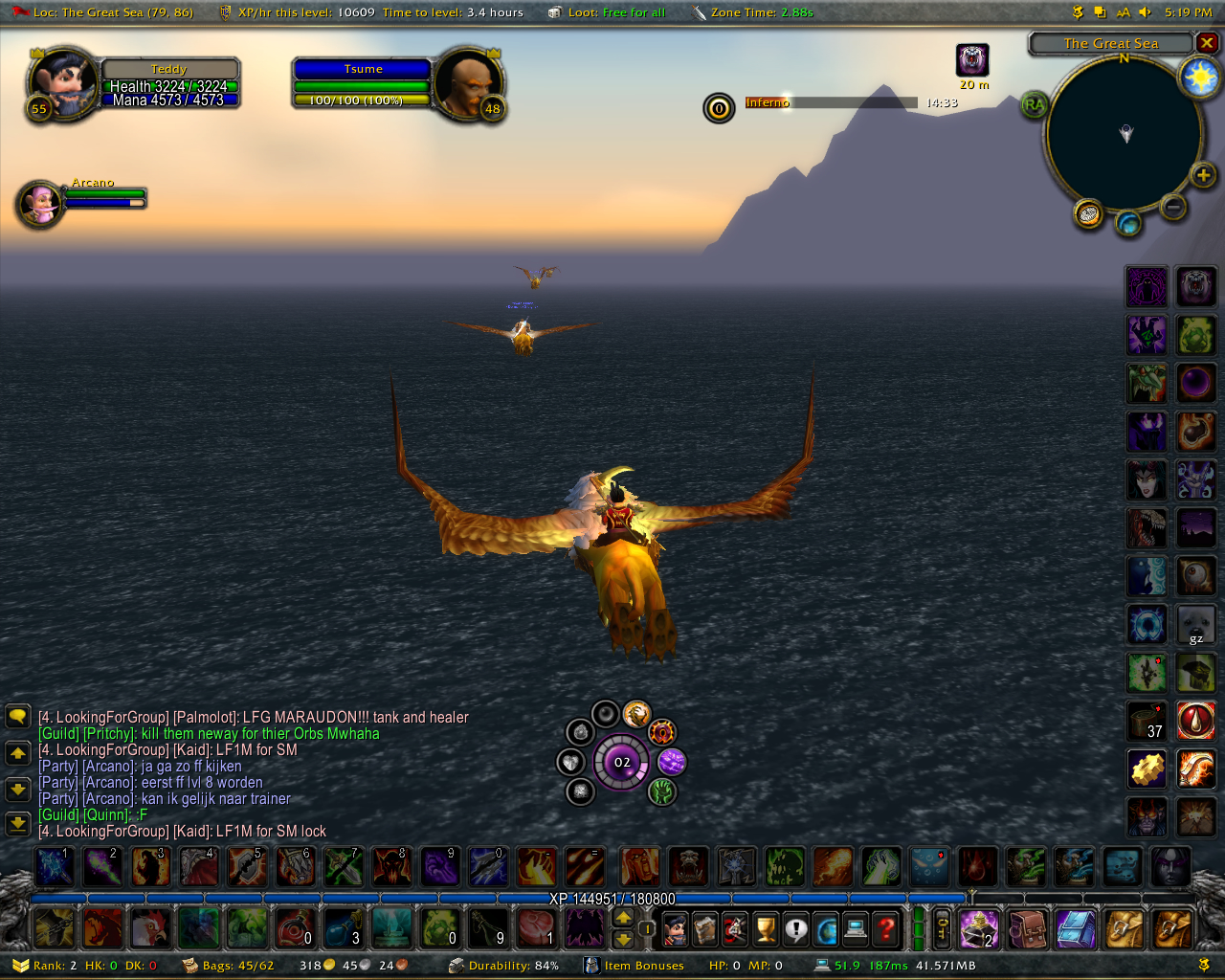
Task: Open the green RA minimap button
Action: [x=1034, y=104]
